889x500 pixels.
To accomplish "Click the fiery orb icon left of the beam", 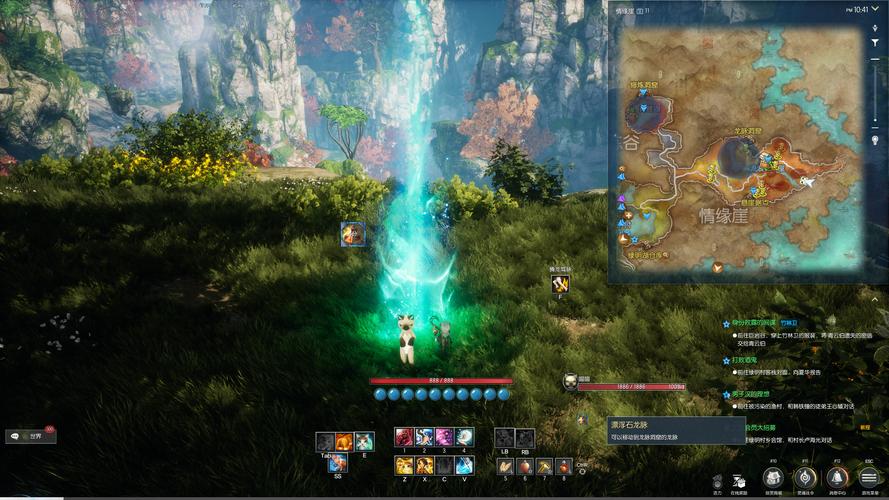I will coord(352,234).
